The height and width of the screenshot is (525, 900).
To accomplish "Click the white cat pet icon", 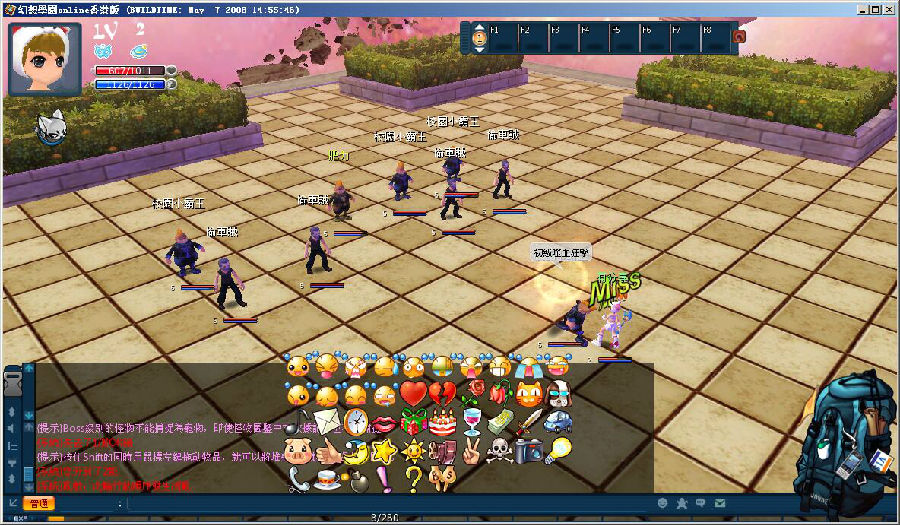I will pos(52,126).
